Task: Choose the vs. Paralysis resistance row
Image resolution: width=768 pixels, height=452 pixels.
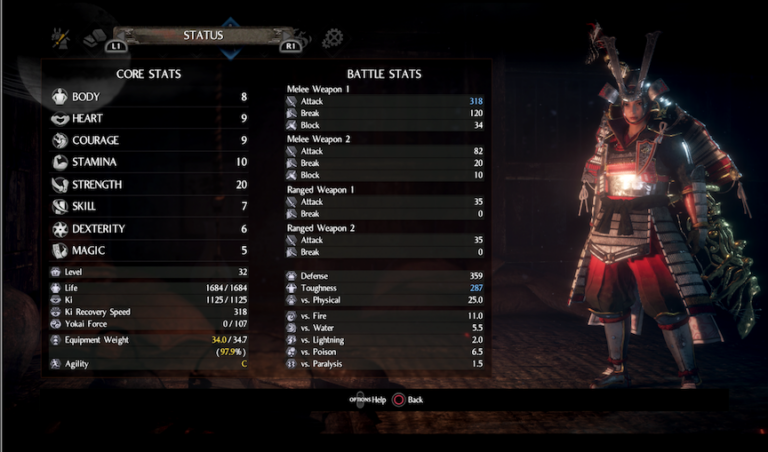Action: 386,364
